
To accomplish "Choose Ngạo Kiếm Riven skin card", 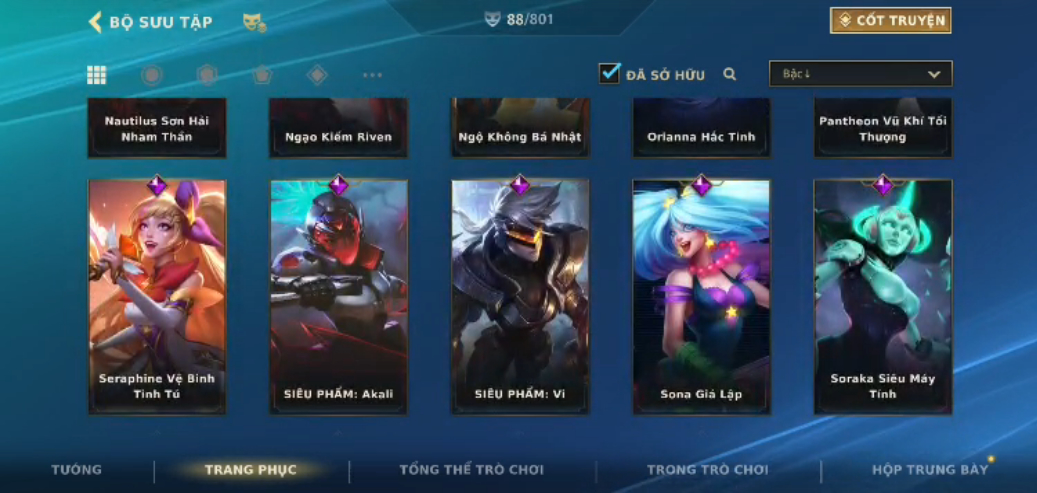I will coord(338,128).
